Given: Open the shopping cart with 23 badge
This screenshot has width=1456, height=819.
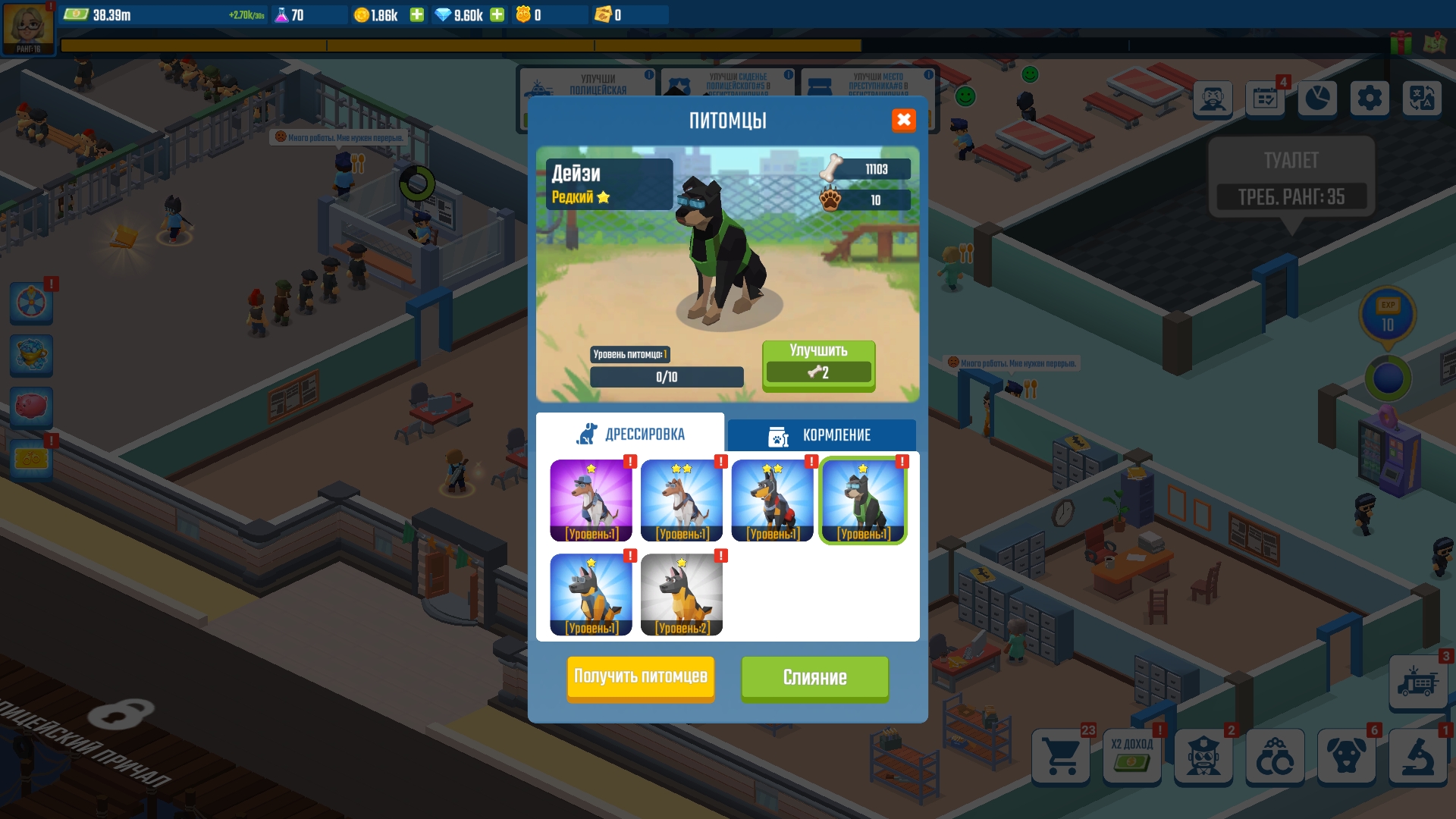Looking at the screenshot, I should tap(1062, 757).
